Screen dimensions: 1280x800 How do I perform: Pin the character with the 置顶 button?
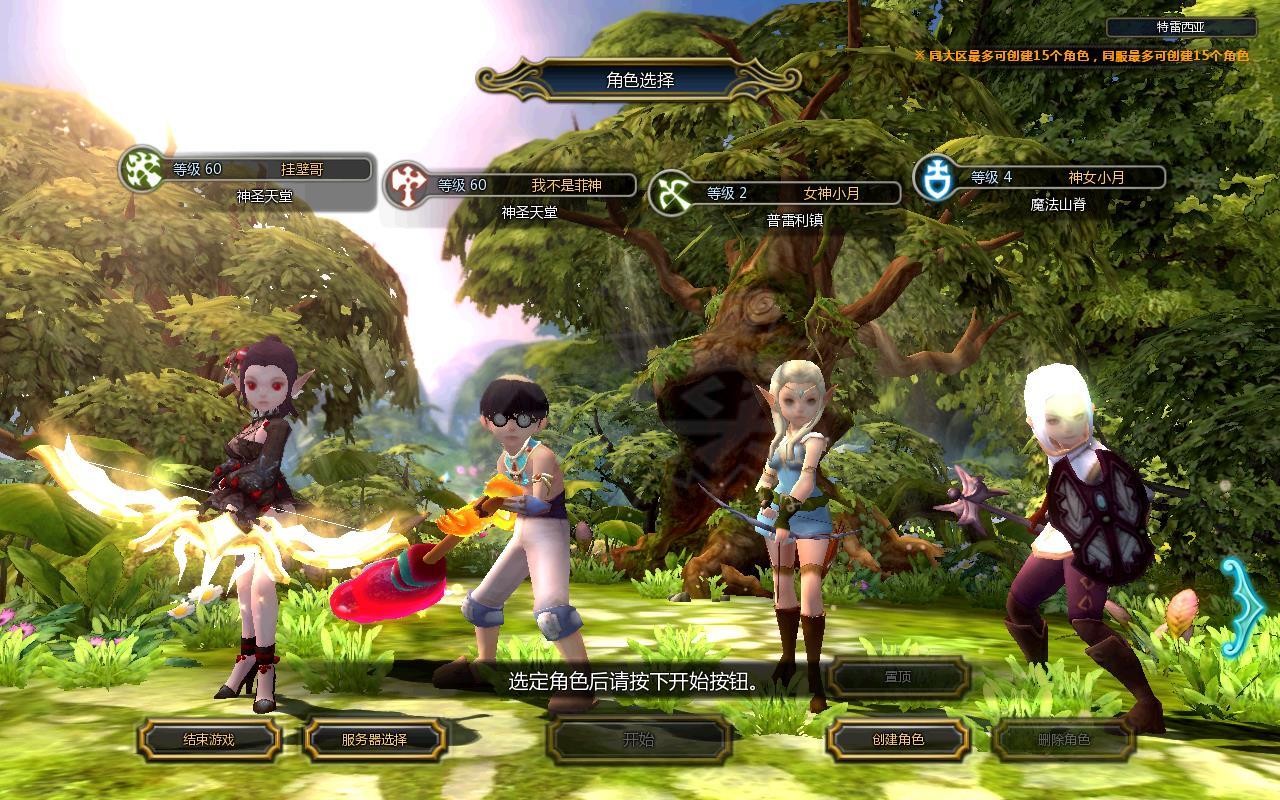coord(897,677)
